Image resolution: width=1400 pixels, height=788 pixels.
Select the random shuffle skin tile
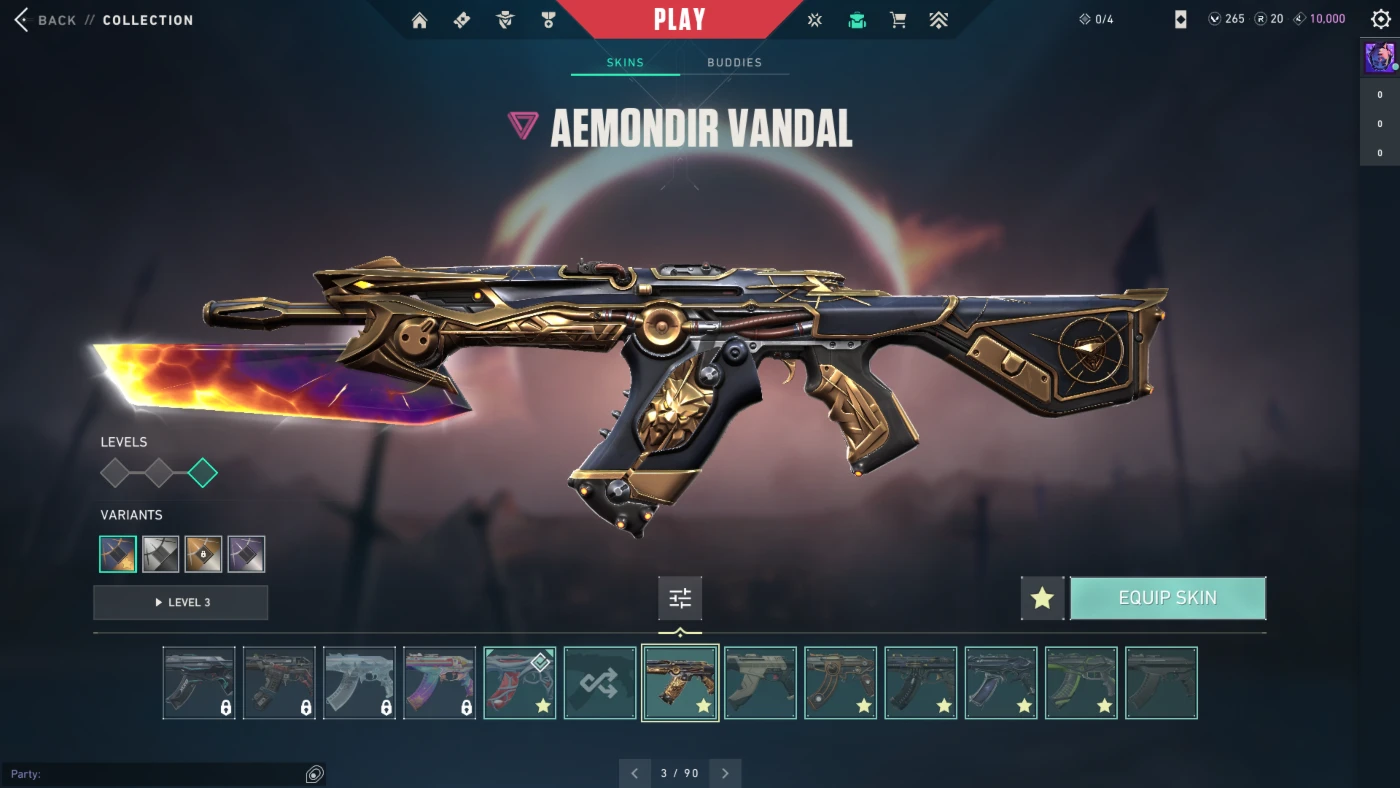pyautogui.click(x=600, y=683)
